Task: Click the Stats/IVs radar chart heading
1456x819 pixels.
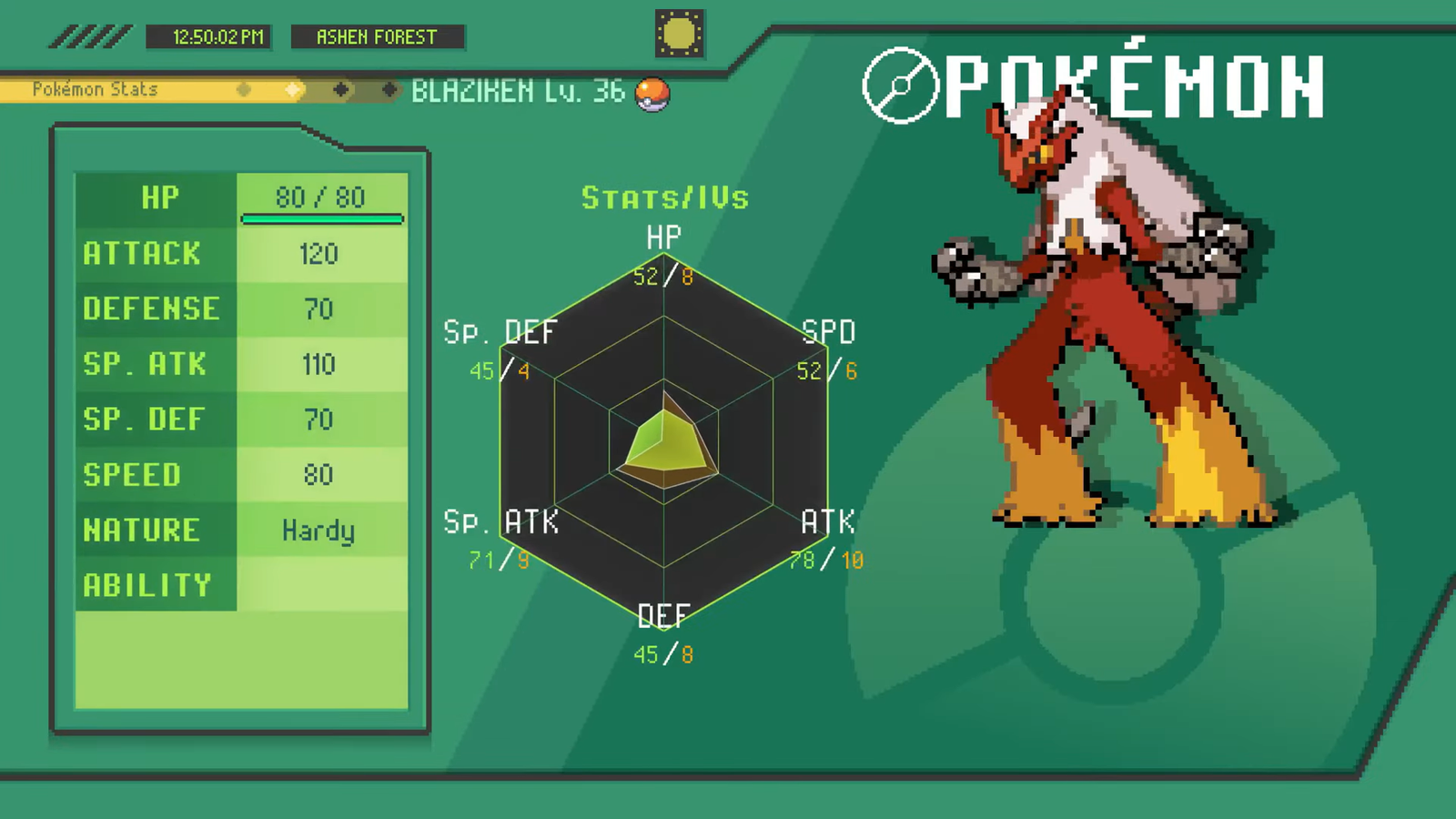Action: (x=665, y=198)
